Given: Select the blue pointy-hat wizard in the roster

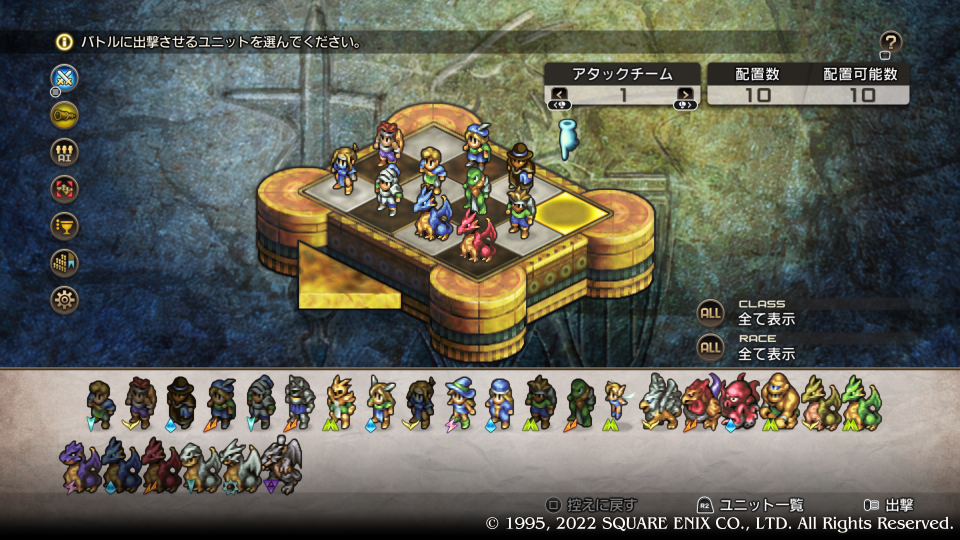Looking at the screenshot, I should 460,402.
